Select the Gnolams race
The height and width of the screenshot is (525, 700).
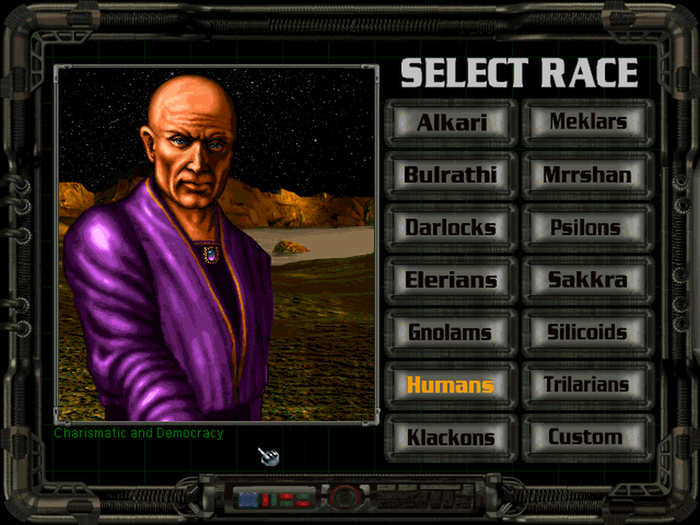click(x=451, y=332)
